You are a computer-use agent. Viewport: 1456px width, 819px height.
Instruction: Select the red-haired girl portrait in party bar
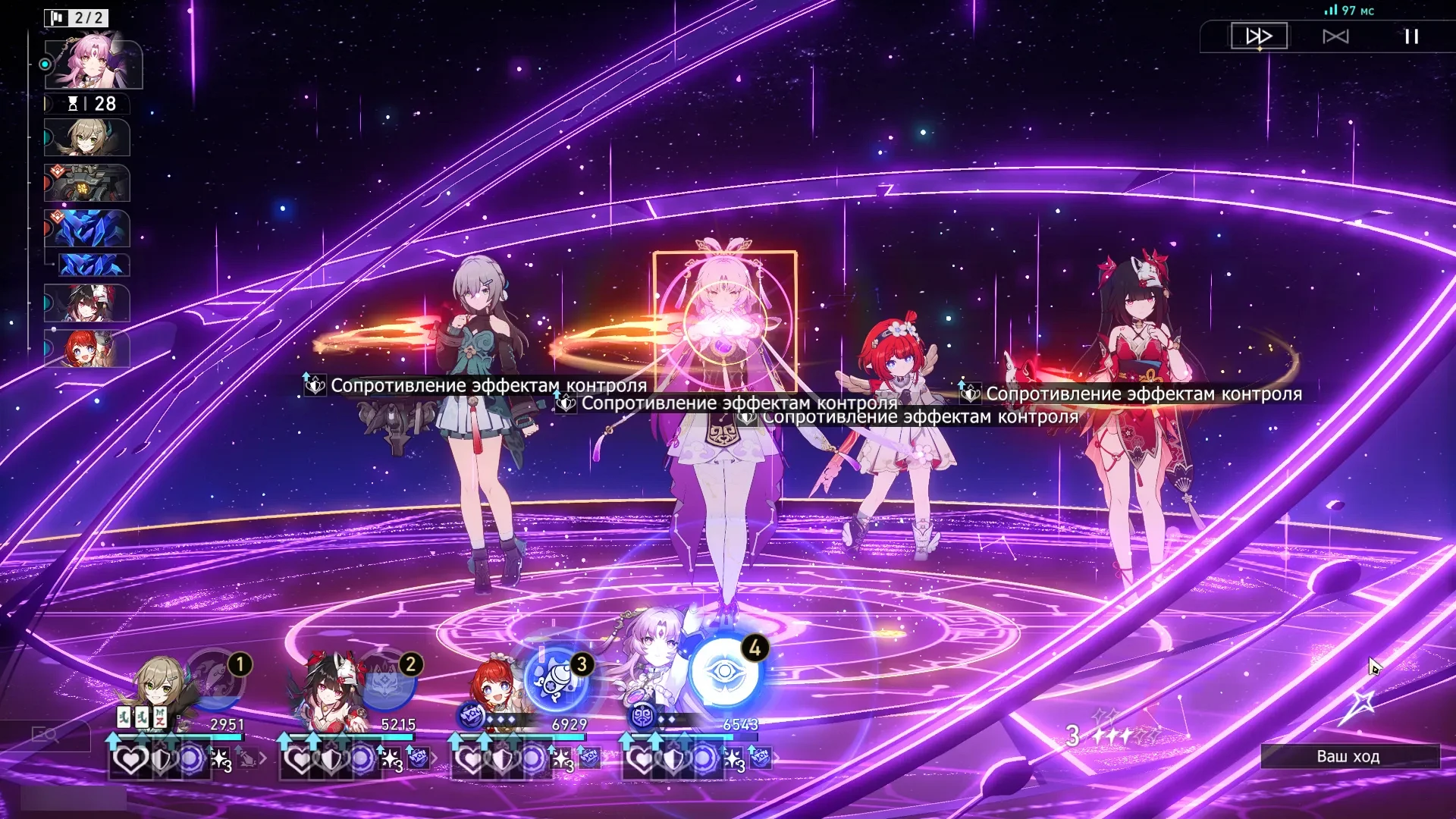[x=494, y=689]
